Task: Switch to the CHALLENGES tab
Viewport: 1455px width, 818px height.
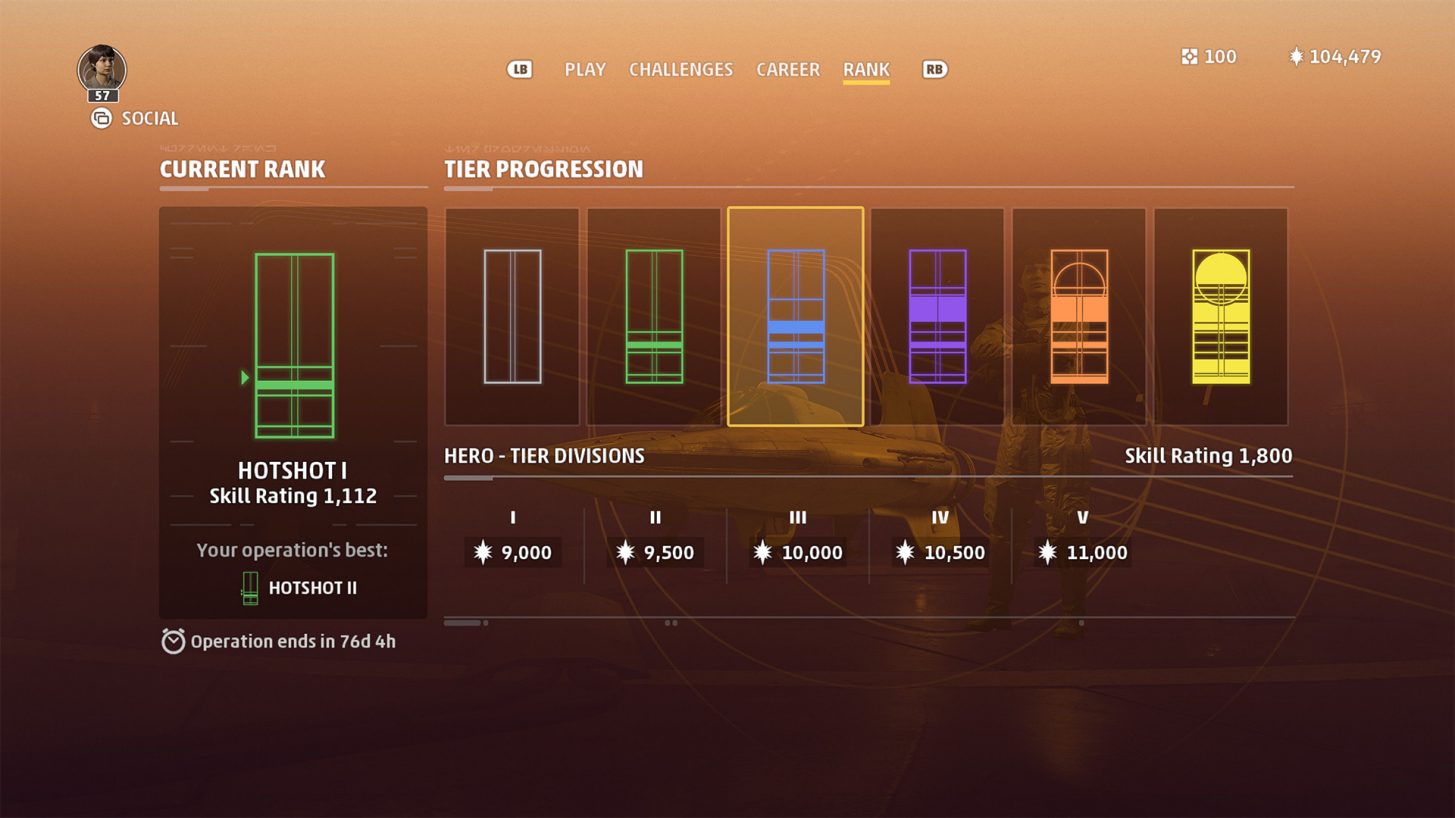Action: (x=681, y=69)
